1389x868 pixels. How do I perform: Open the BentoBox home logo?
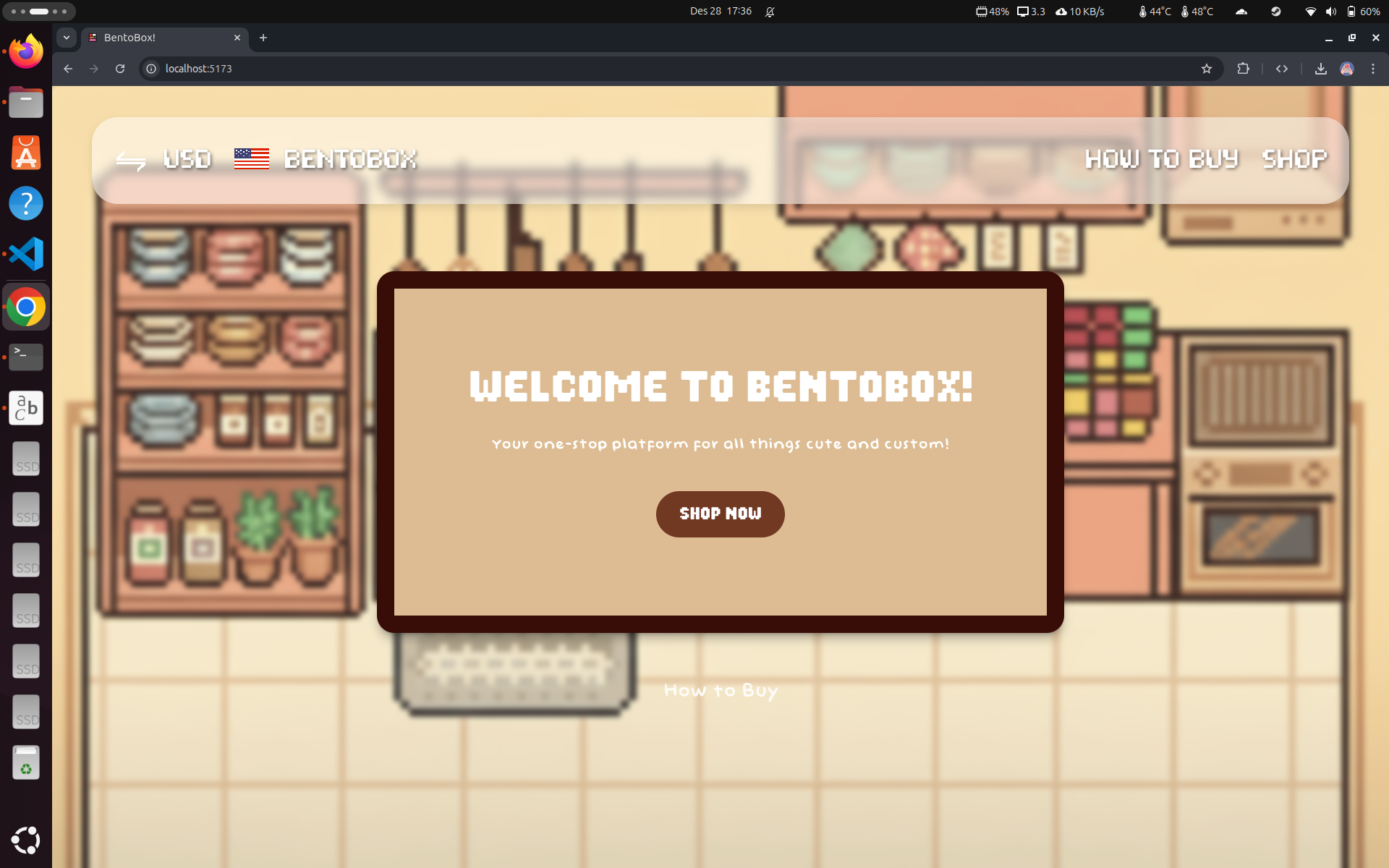point(350,159)
